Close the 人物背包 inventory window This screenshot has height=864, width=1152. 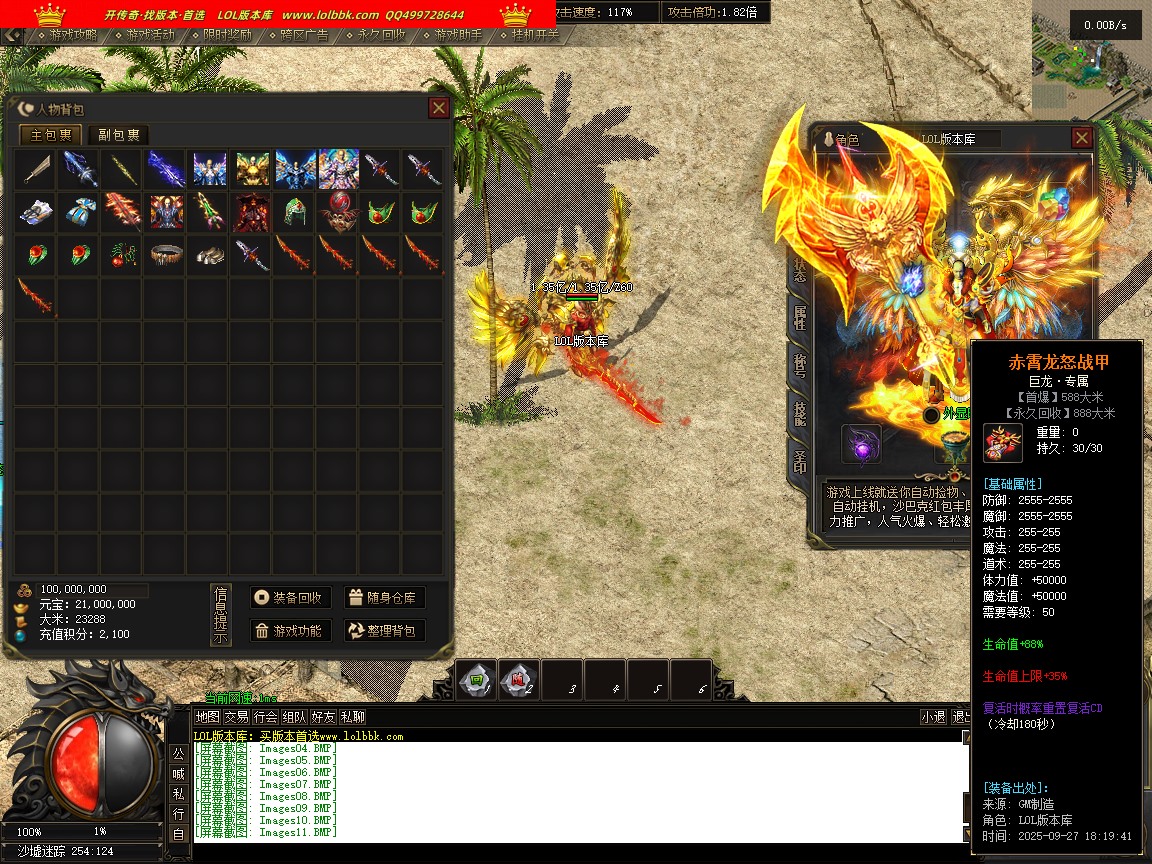[438, 108]
